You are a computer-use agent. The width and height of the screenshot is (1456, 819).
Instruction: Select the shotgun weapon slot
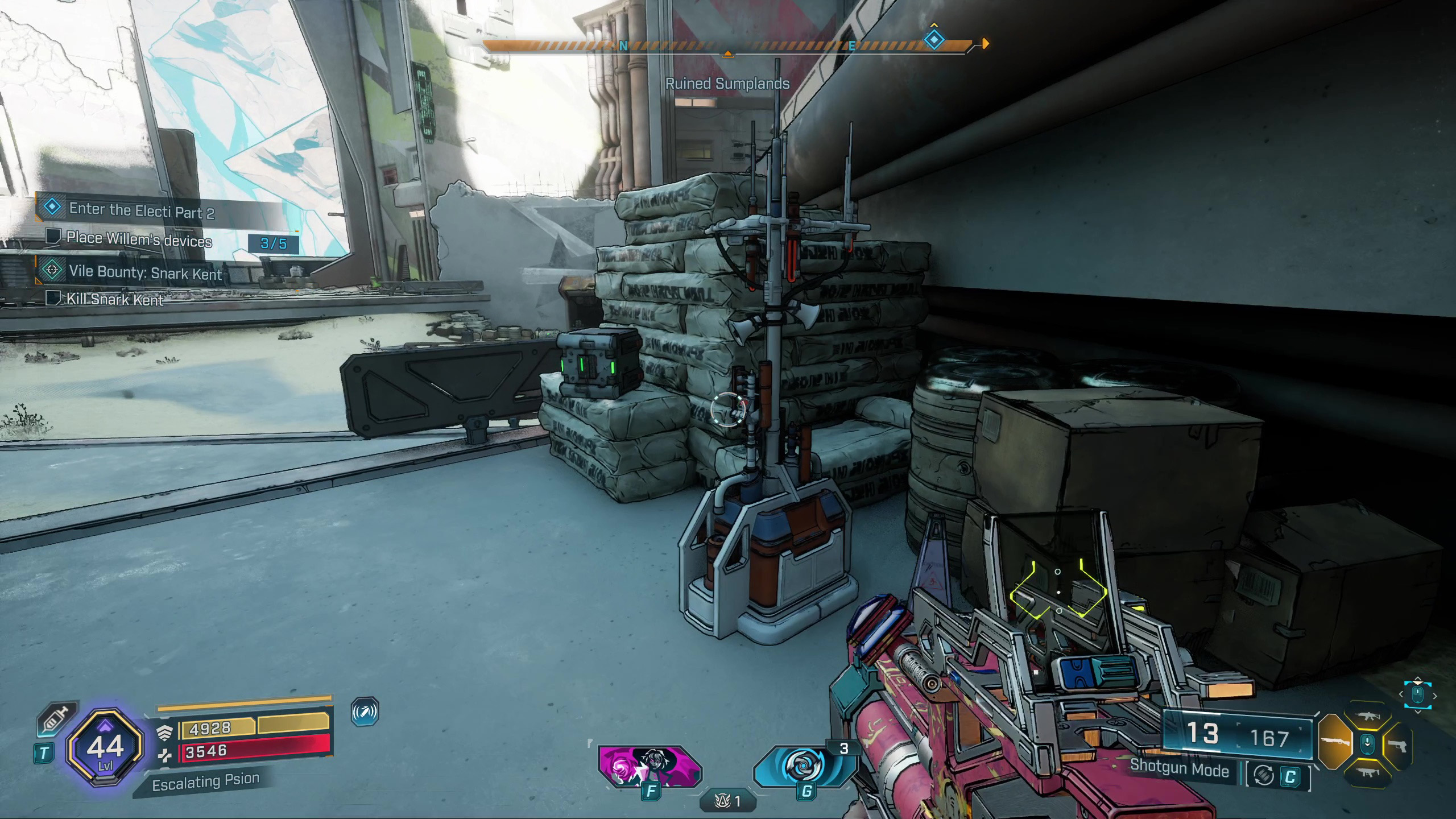point(1334,743)
